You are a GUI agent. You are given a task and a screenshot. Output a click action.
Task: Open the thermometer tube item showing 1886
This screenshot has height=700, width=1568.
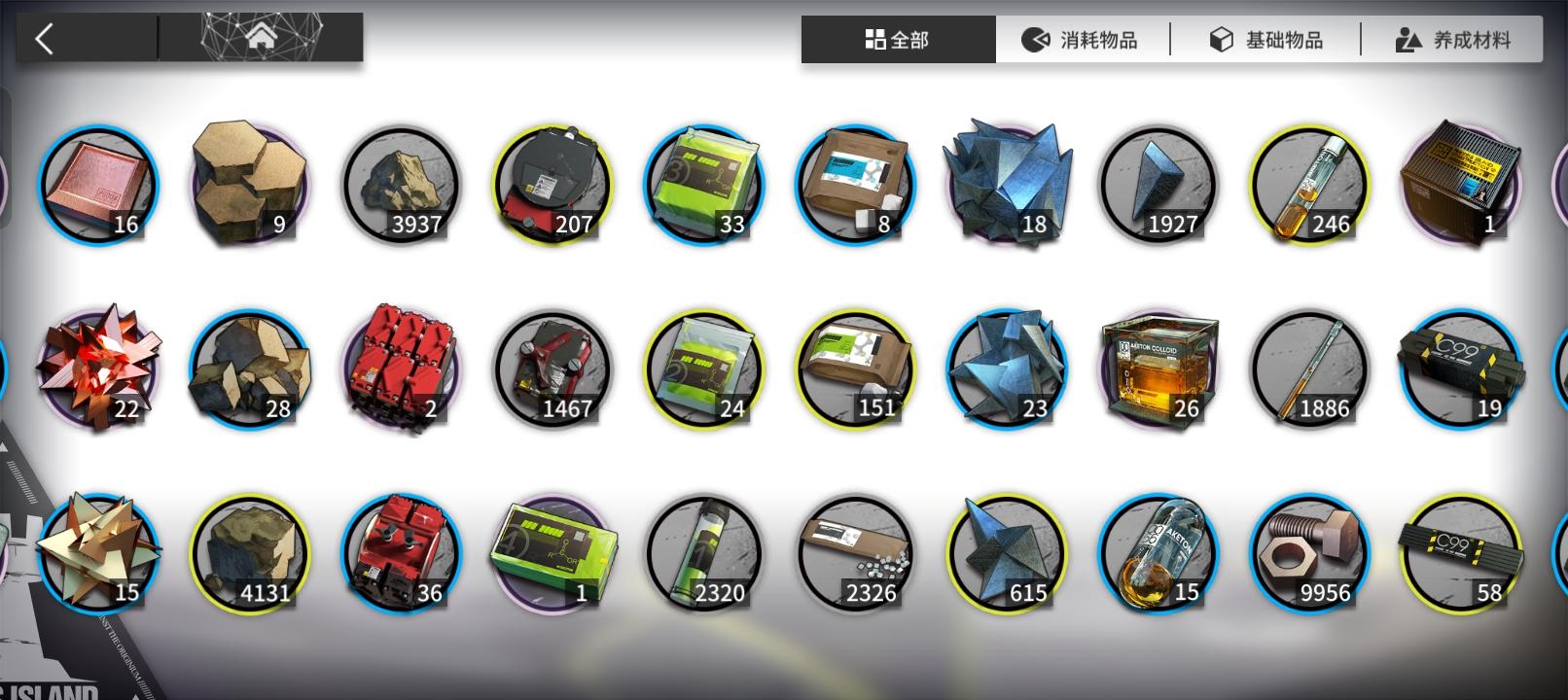coord(1308,367)
